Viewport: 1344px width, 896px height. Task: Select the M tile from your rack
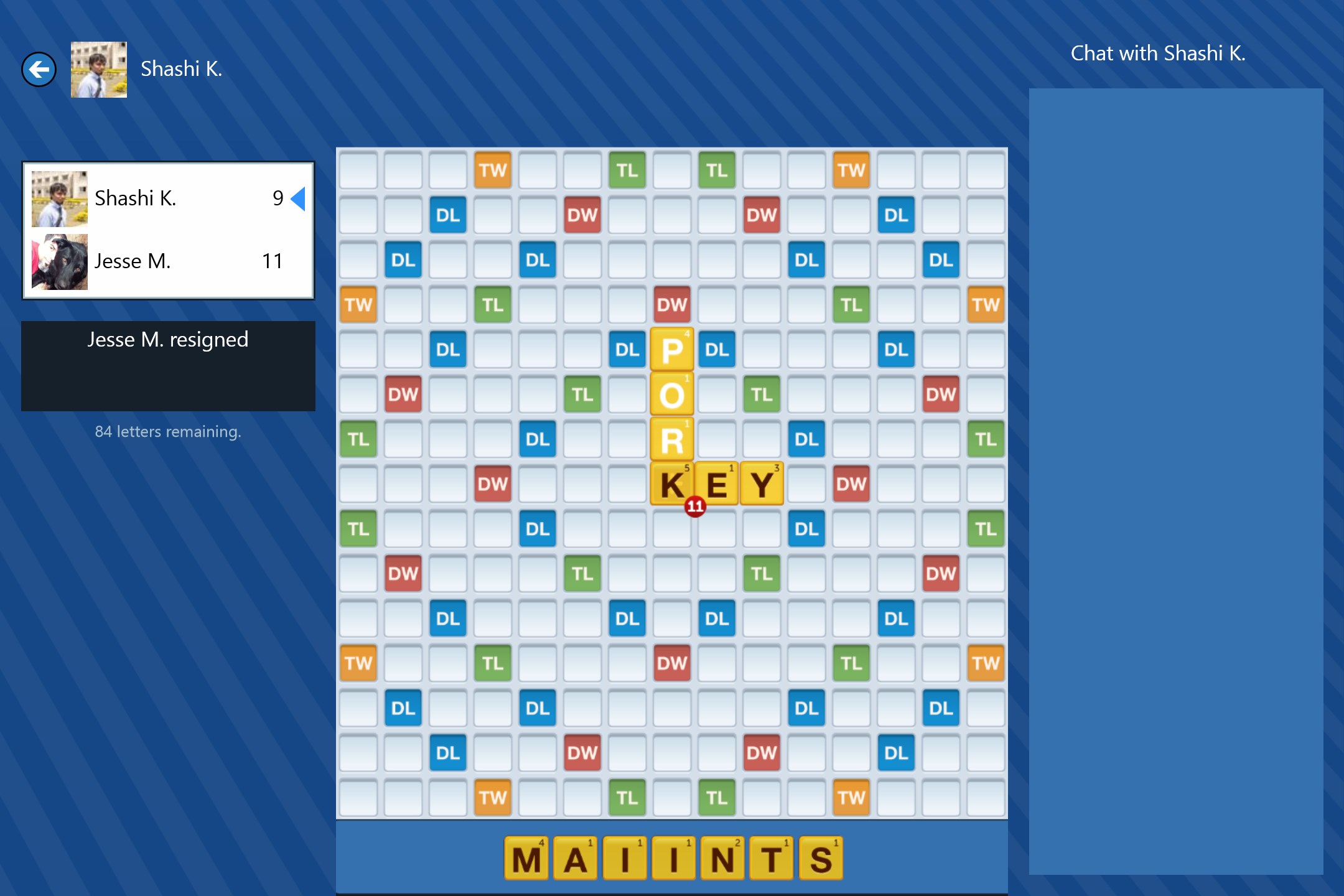526,857
